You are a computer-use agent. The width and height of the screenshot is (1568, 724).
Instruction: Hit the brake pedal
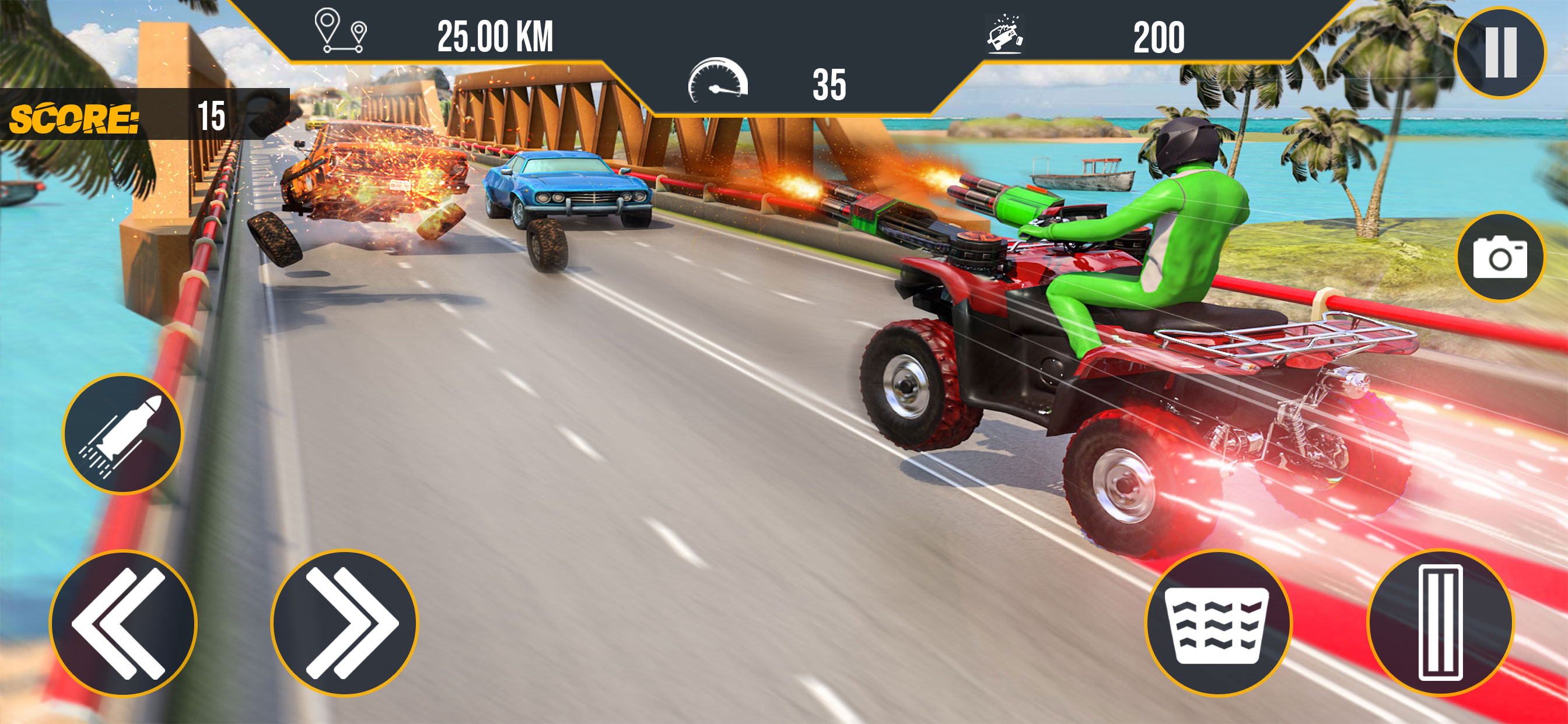click(x=1218, y=623)
